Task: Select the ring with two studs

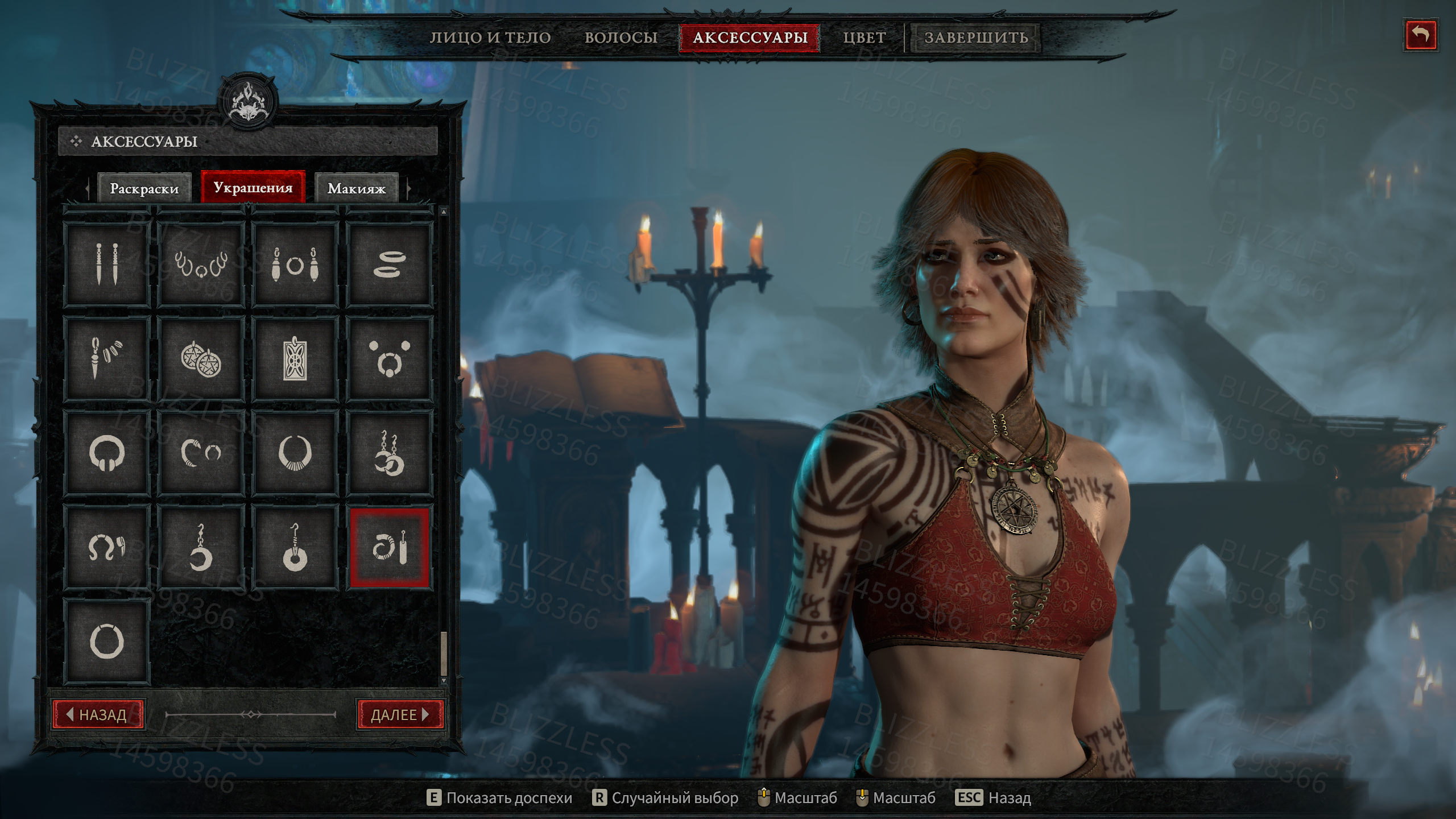Action: point(389,359)
